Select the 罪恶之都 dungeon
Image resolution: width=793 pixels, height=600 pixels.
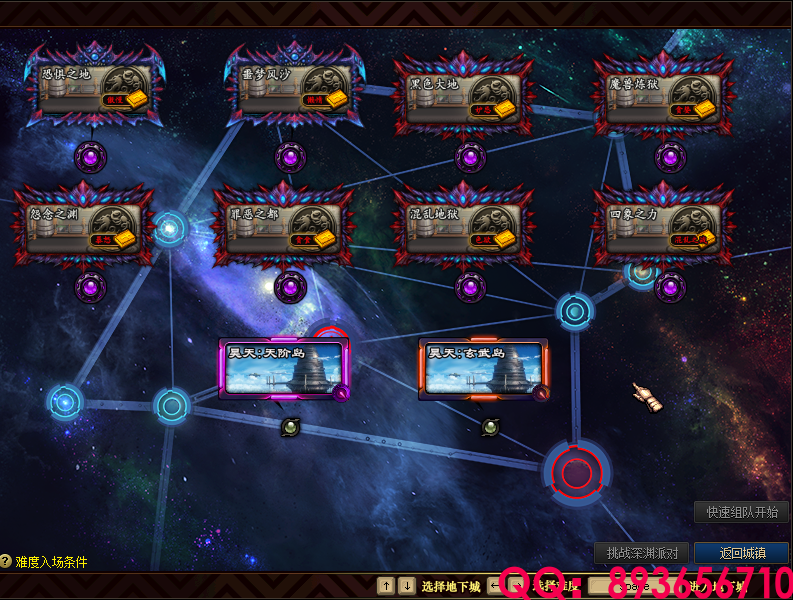[x=282, y=226]
